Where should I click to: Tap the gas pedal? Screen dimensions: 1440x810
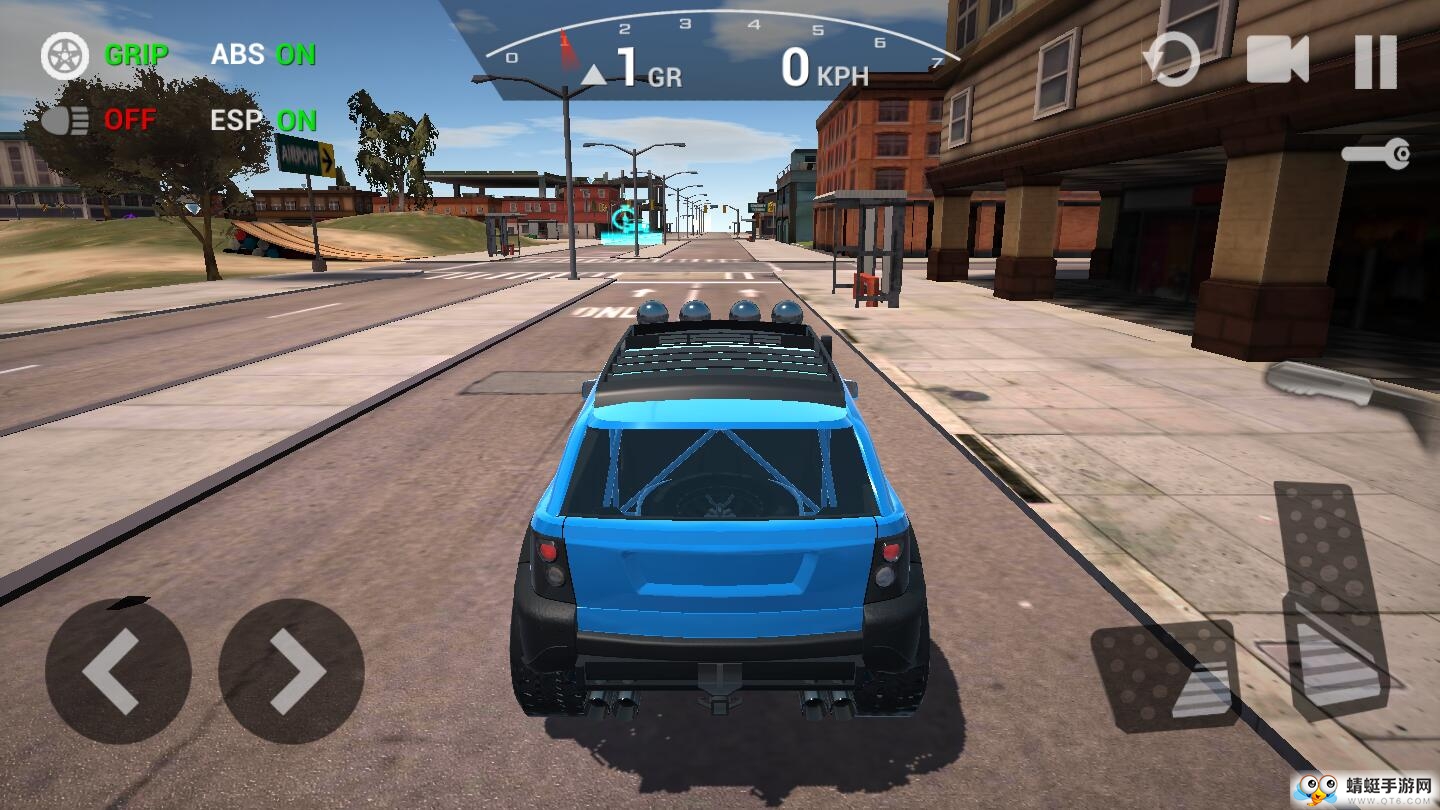(1331, 600)
